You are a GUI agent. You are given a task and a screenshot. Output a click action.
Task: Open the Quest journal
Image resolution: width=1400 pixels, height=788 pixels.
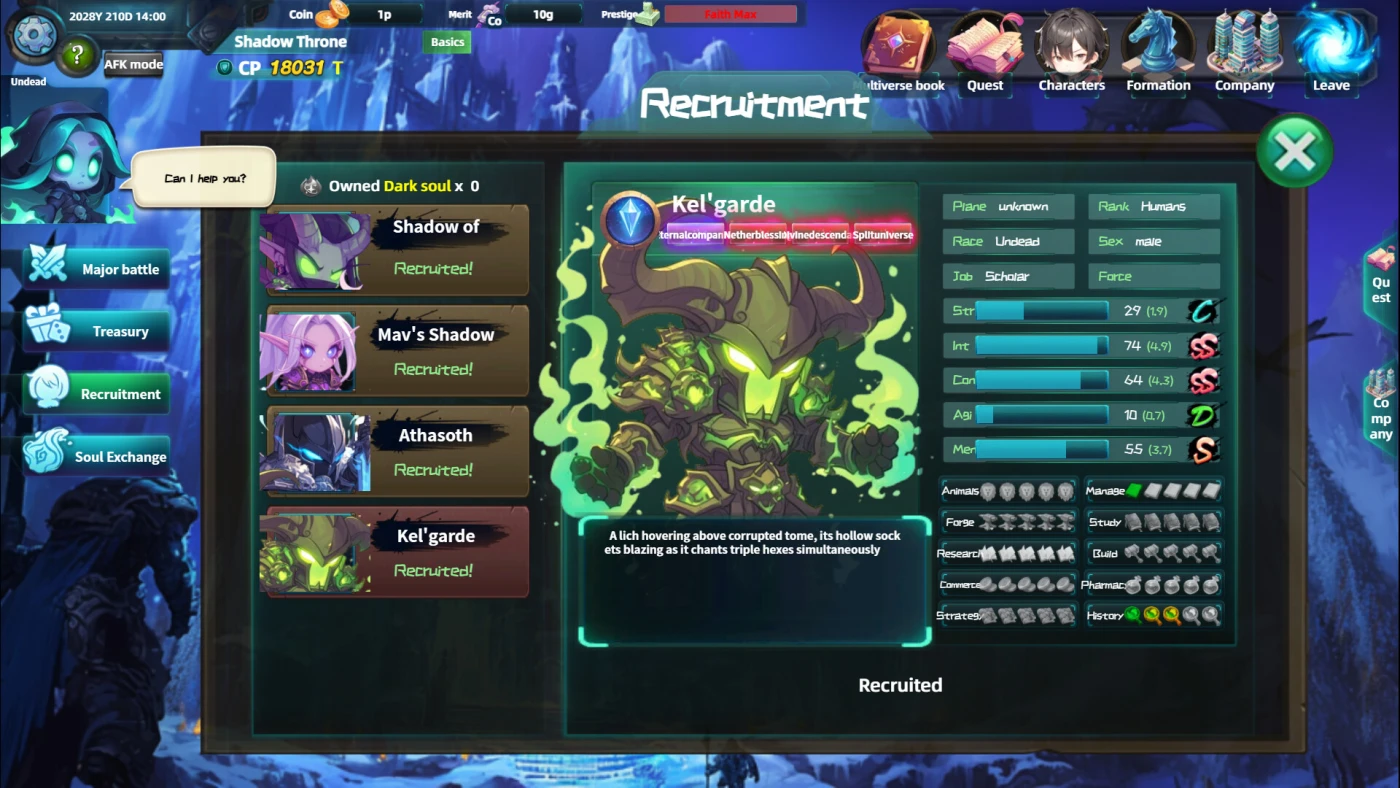point(985,52)
